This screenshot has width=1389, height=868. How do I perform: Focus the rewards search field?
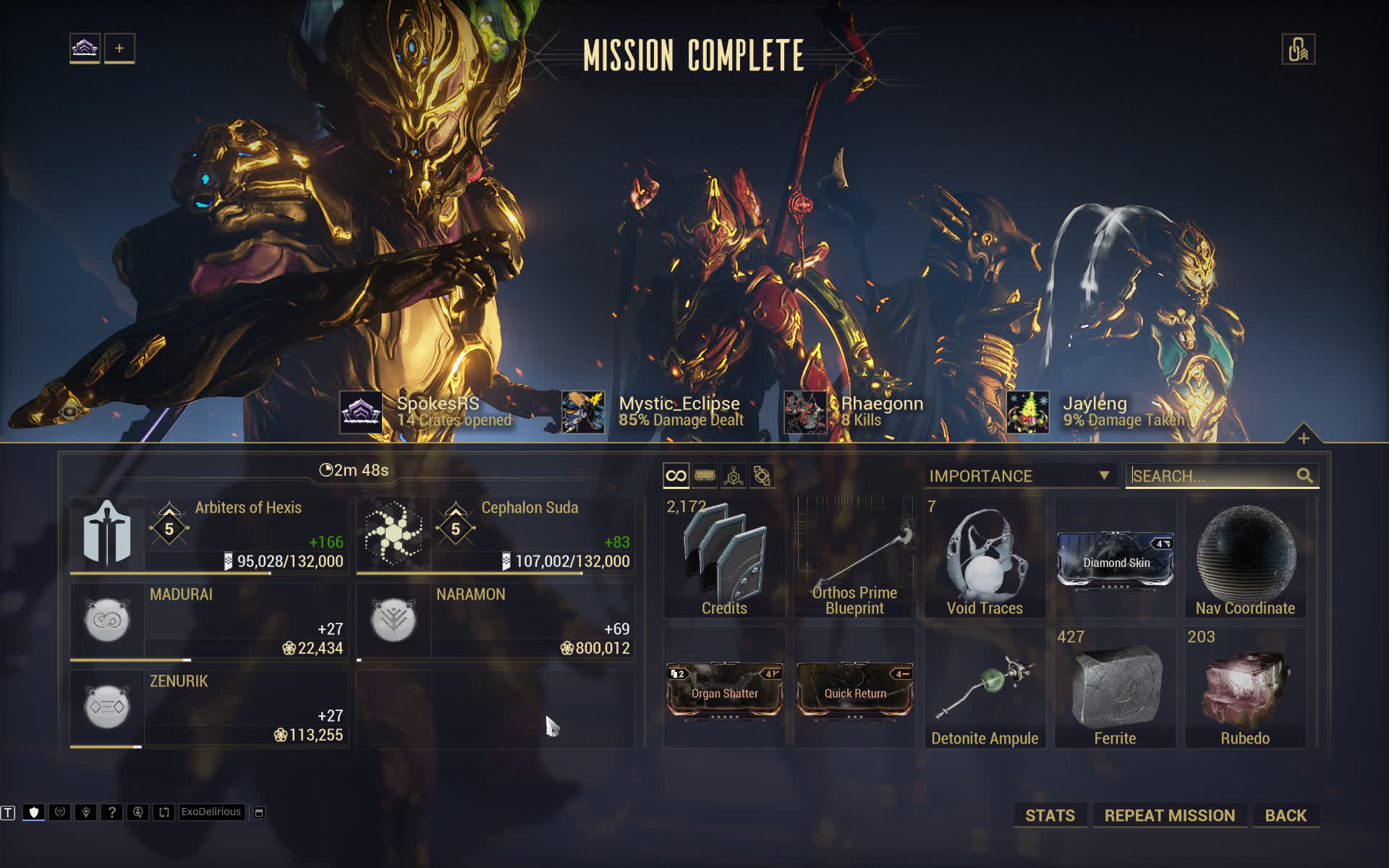[1212, 476]
